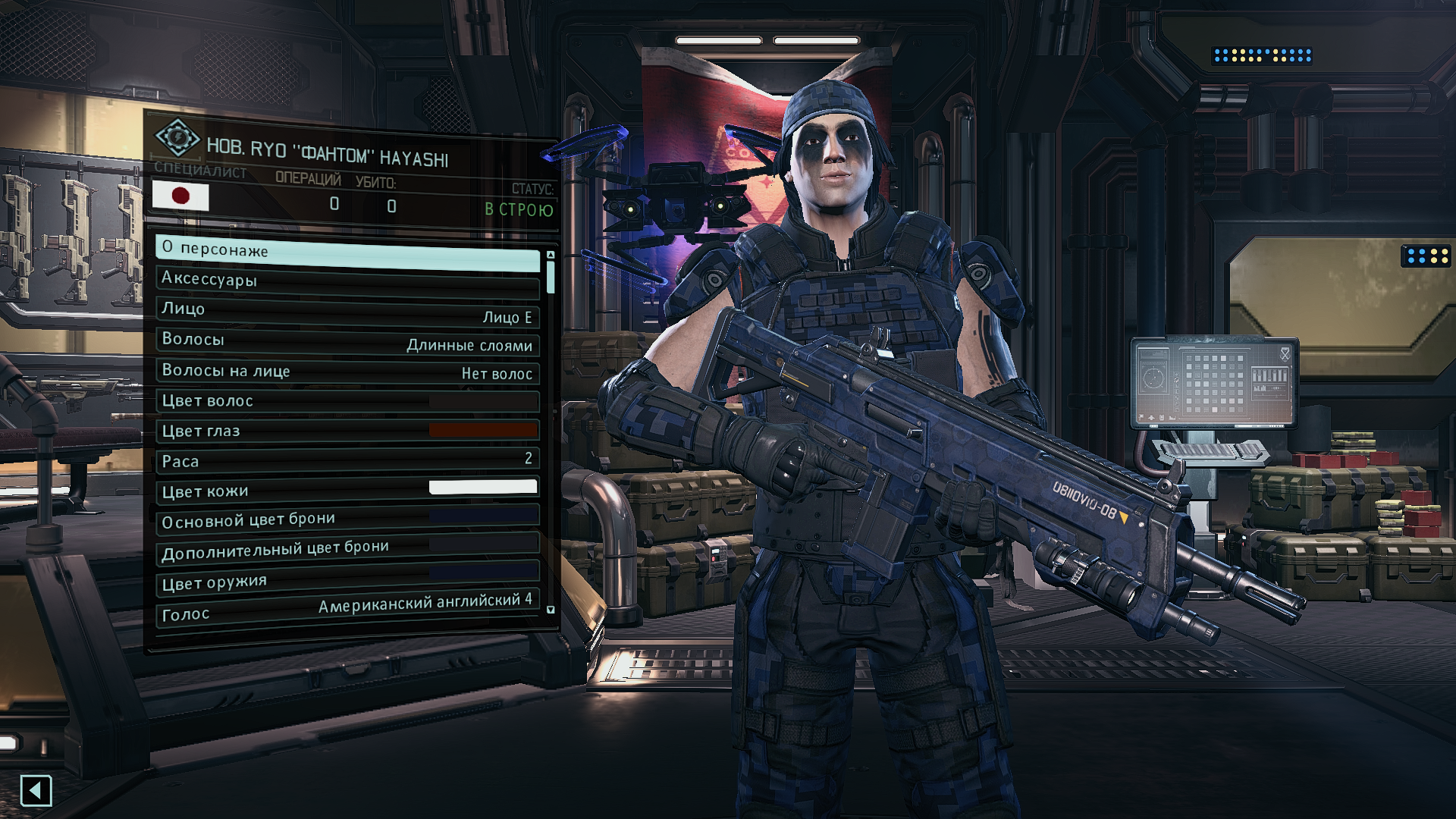
Task: Select the «Раса» race row
Action: click(347, 460)
